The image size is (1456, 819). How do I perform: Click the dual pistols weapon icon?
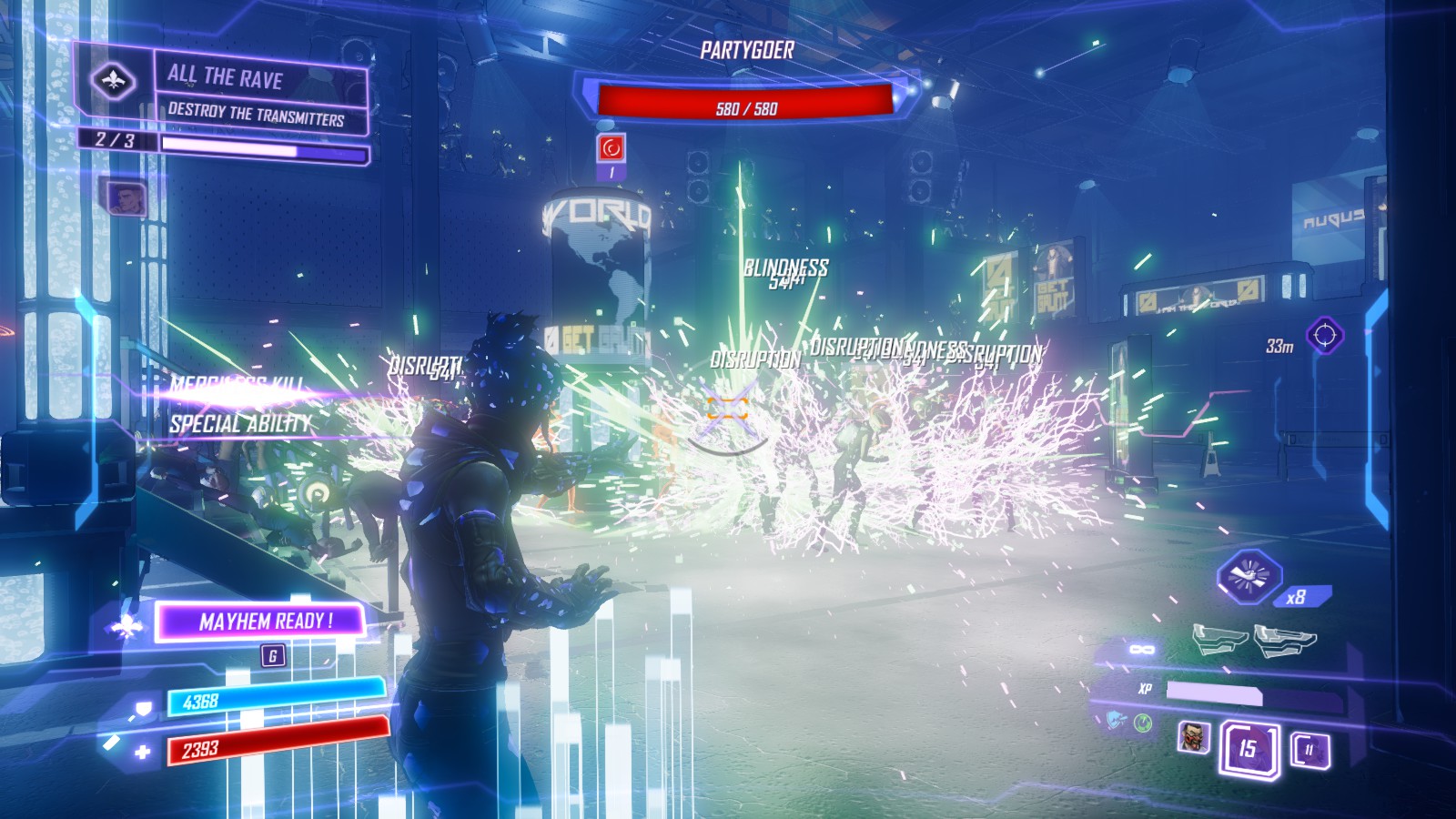[x=1253, y=641]
